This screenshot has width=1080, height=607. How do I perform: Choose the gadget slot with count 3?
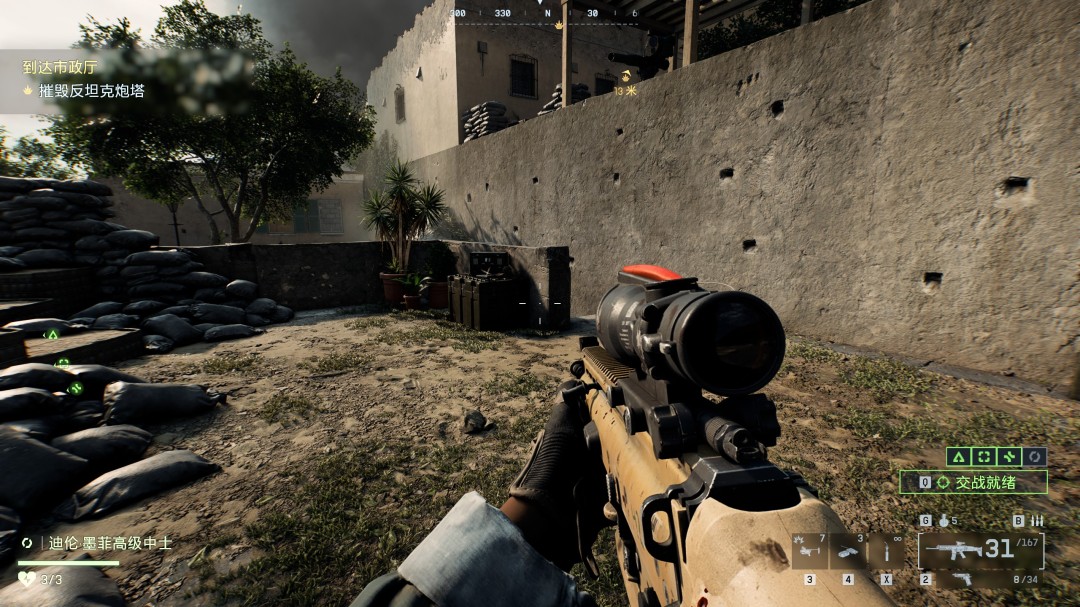[848, 552]
